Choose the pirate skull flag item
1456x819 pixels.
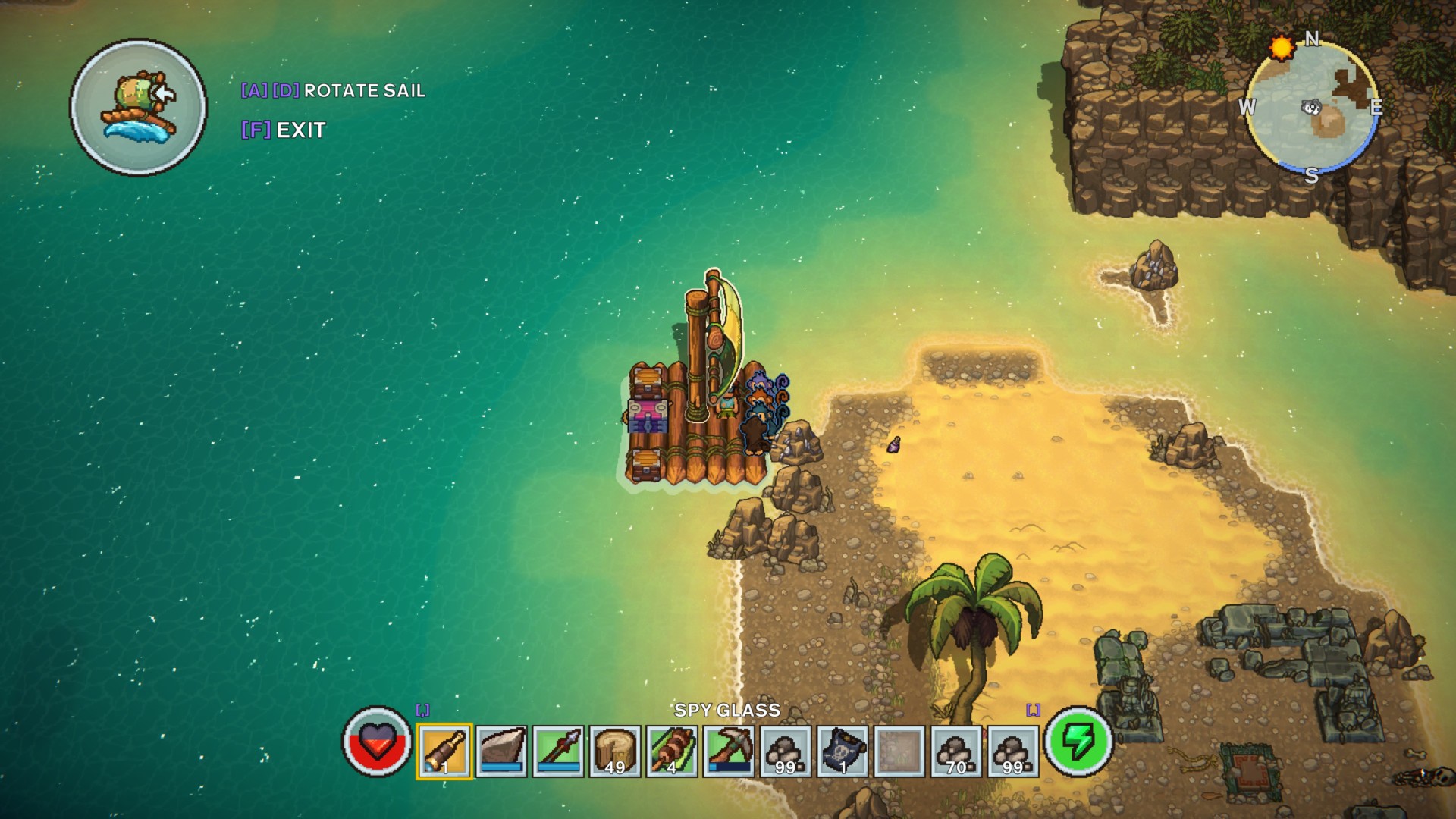[843, 751]
